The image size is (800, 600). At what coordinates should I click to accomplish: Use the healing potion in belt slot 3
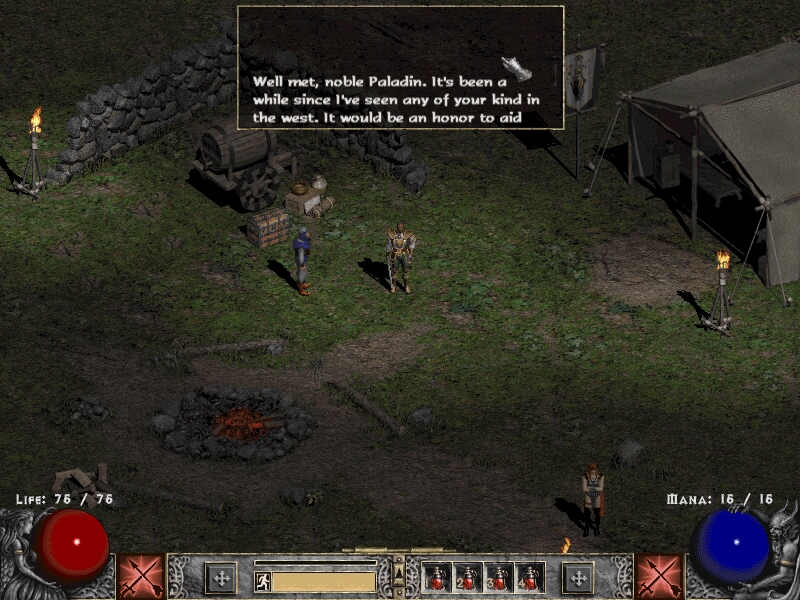(x=499, y=578)
